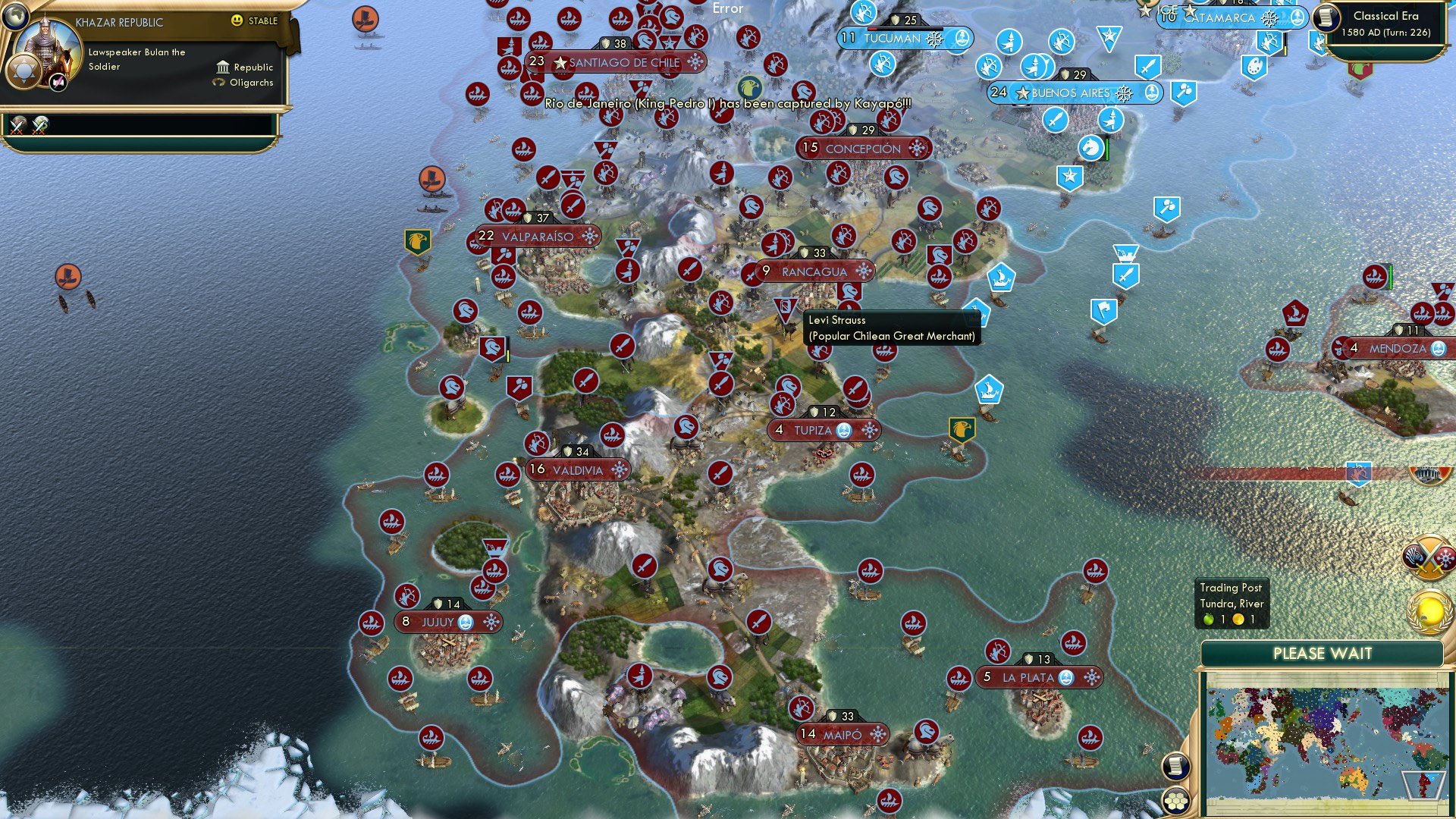This screenshot has width=1456, height=819.
Task: Open the crossed-swords military overview icon
Action: click(x=1429, y=557)
